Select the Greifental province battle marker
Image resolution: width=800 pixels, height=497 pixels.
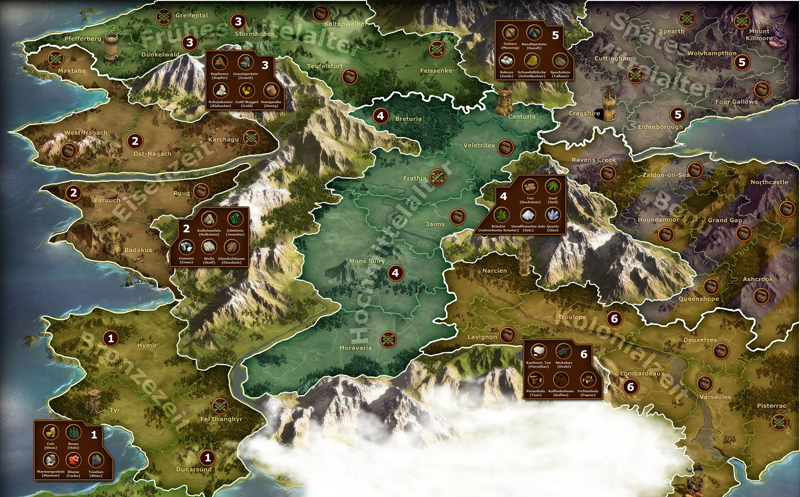(164, 16)
